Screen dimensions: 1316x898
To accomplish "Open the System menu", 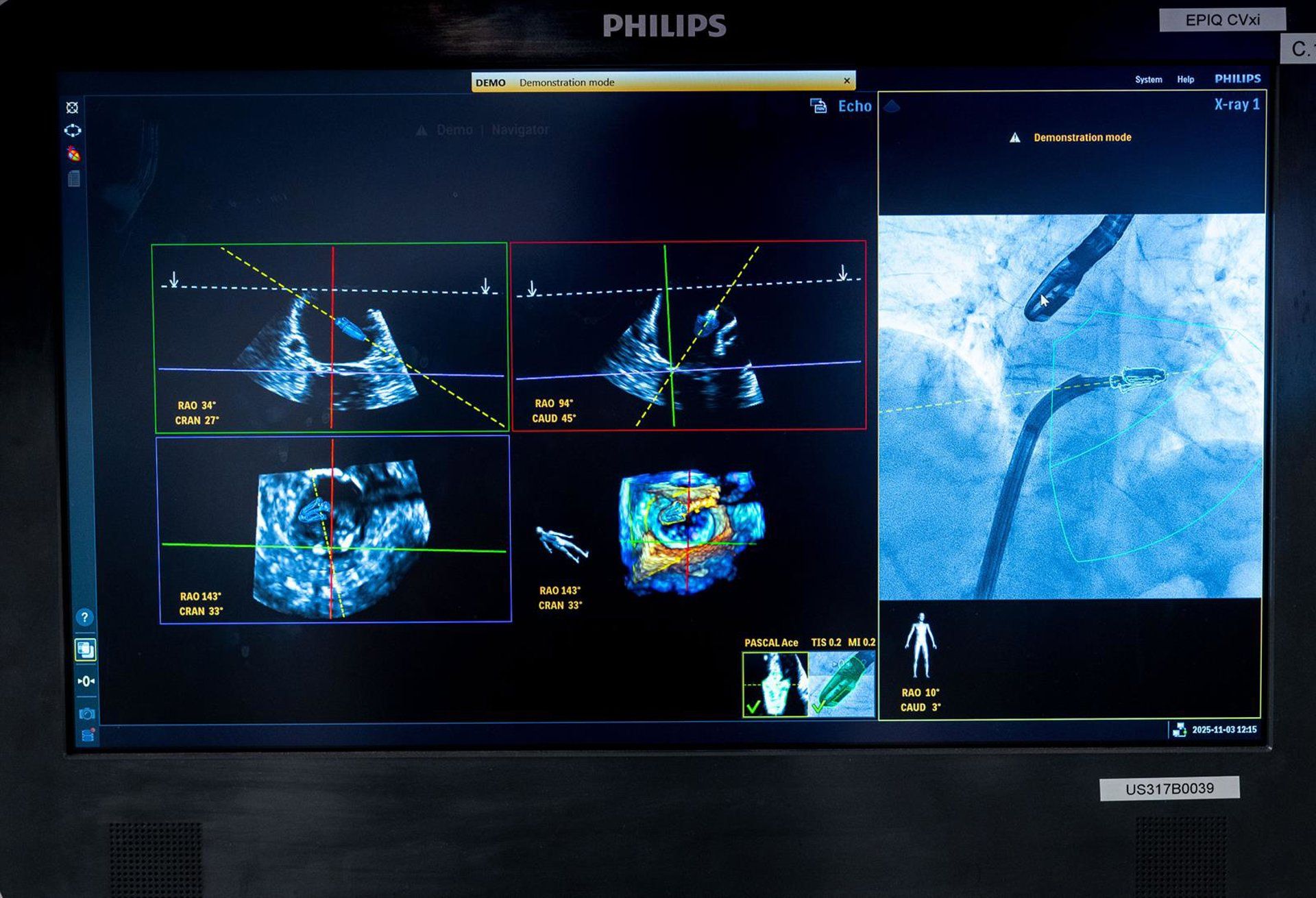I will (x=1148, y=80).
